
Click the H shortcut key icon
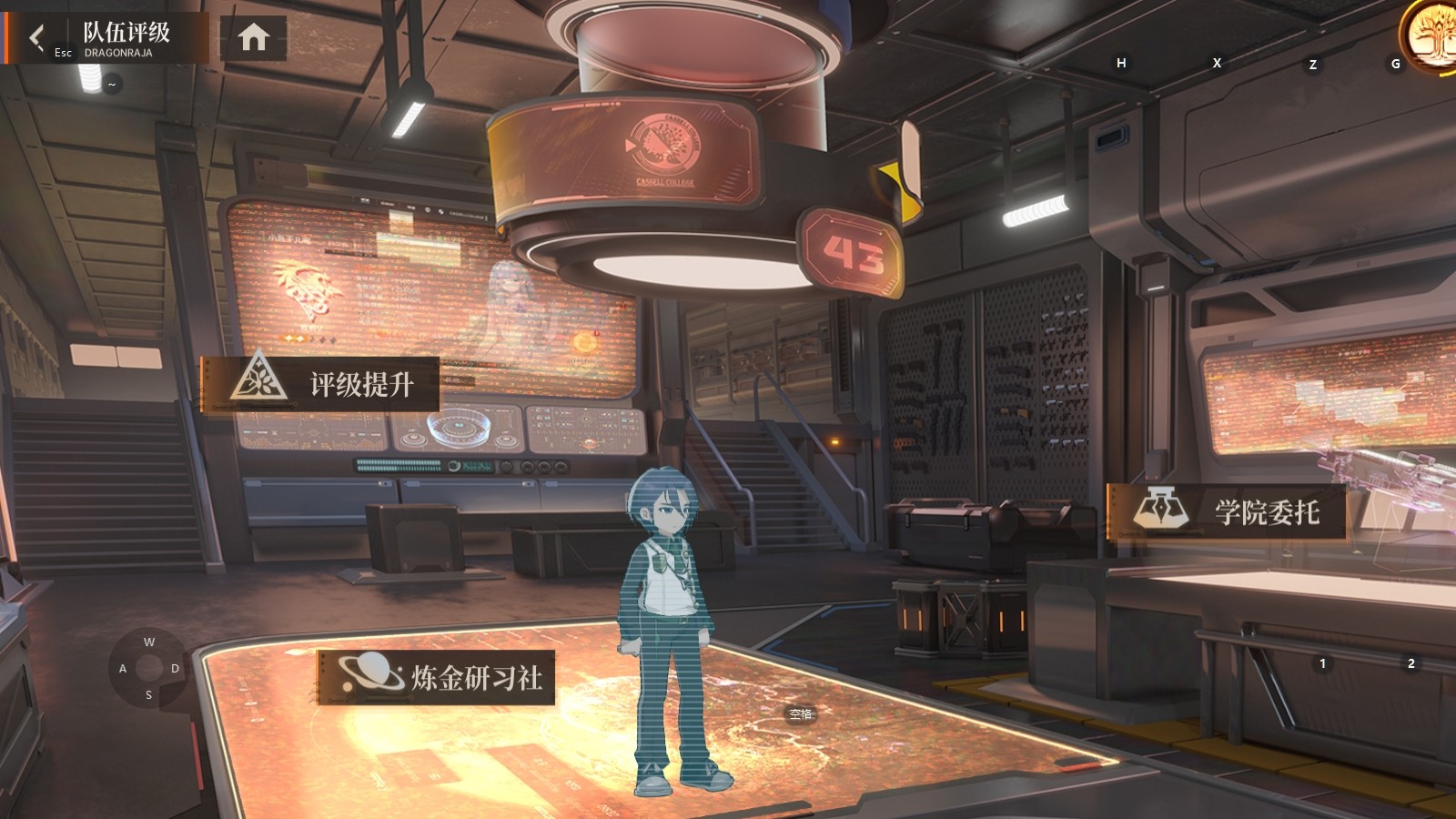1122,64
